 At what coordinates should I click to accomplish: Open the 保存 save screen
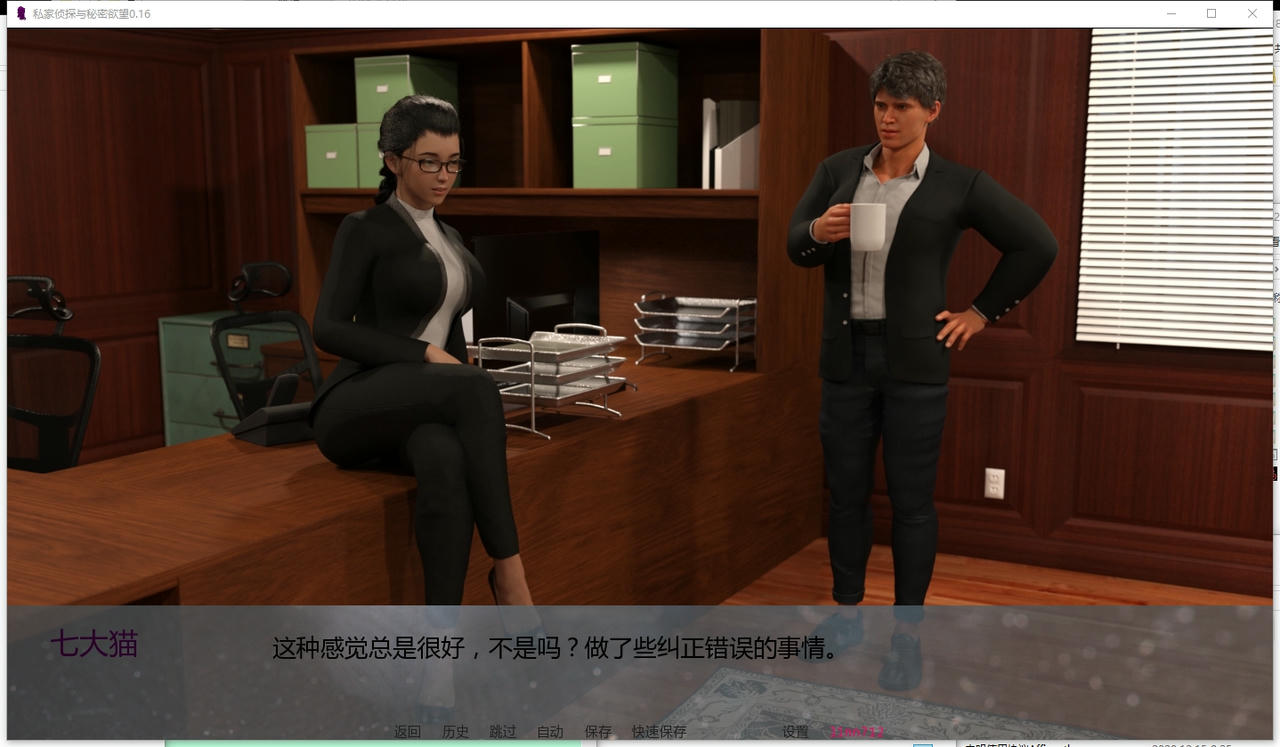pyautogui.click(x=597, y=731)
